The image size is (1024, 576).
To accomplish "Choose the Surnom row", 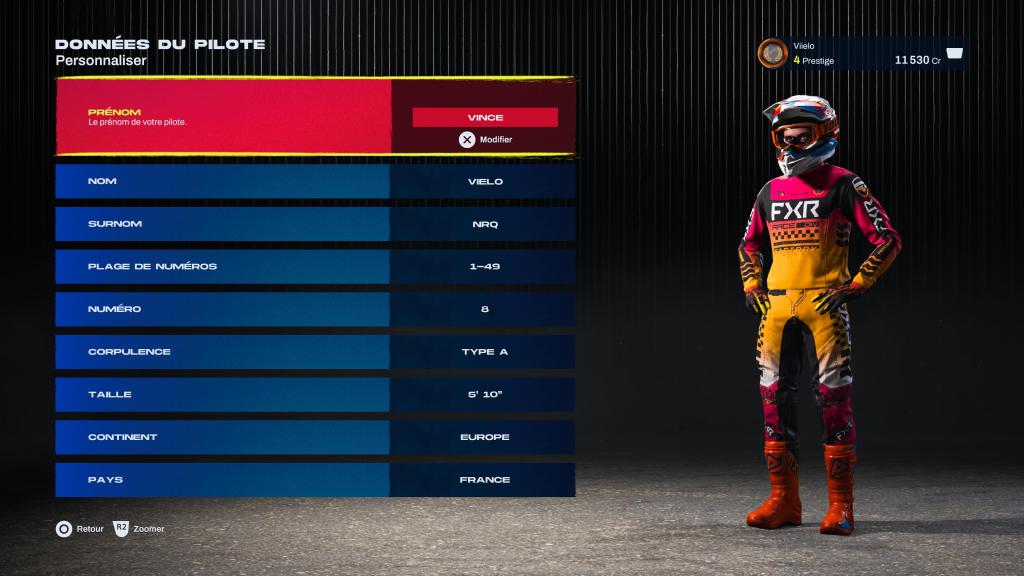I will (x=315, y=224).
